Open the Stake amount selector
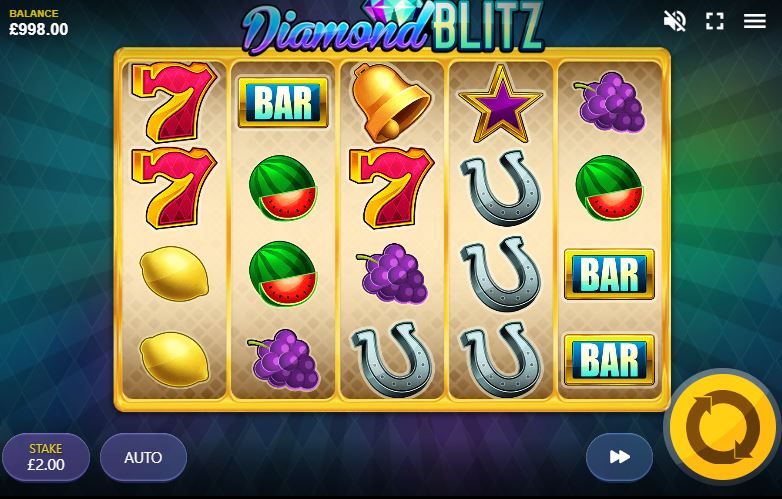The width and height of the screenshot is (782, 499). tap(46, 457)
